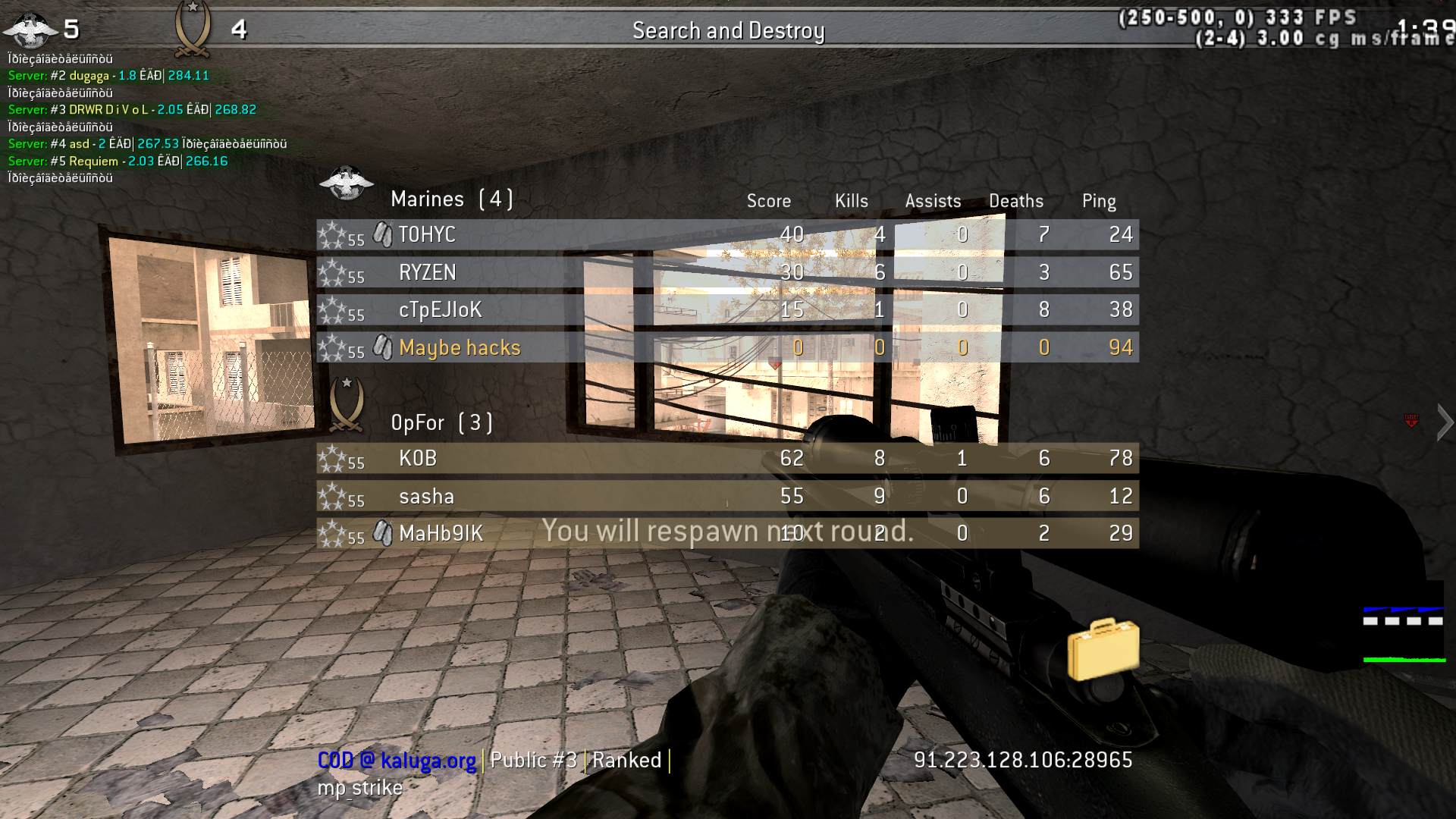This screenshot has height=819, width=1456.
Task: Click the 1:39 round timer
Action: [x=1432, y=26]
